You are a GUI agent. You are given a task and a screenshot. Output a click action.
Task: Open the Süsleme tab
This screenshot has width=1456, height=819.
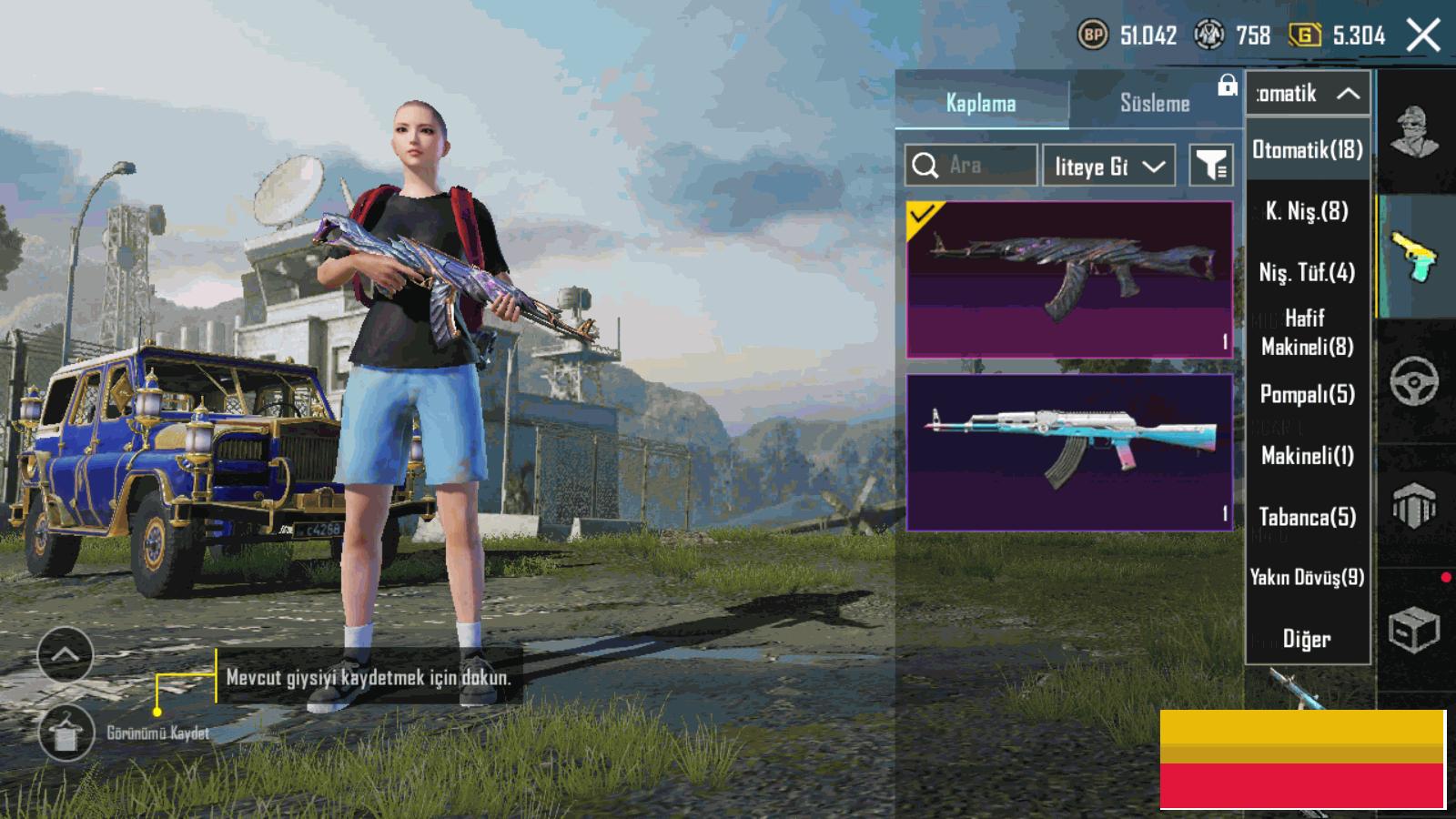[1155, 103]
